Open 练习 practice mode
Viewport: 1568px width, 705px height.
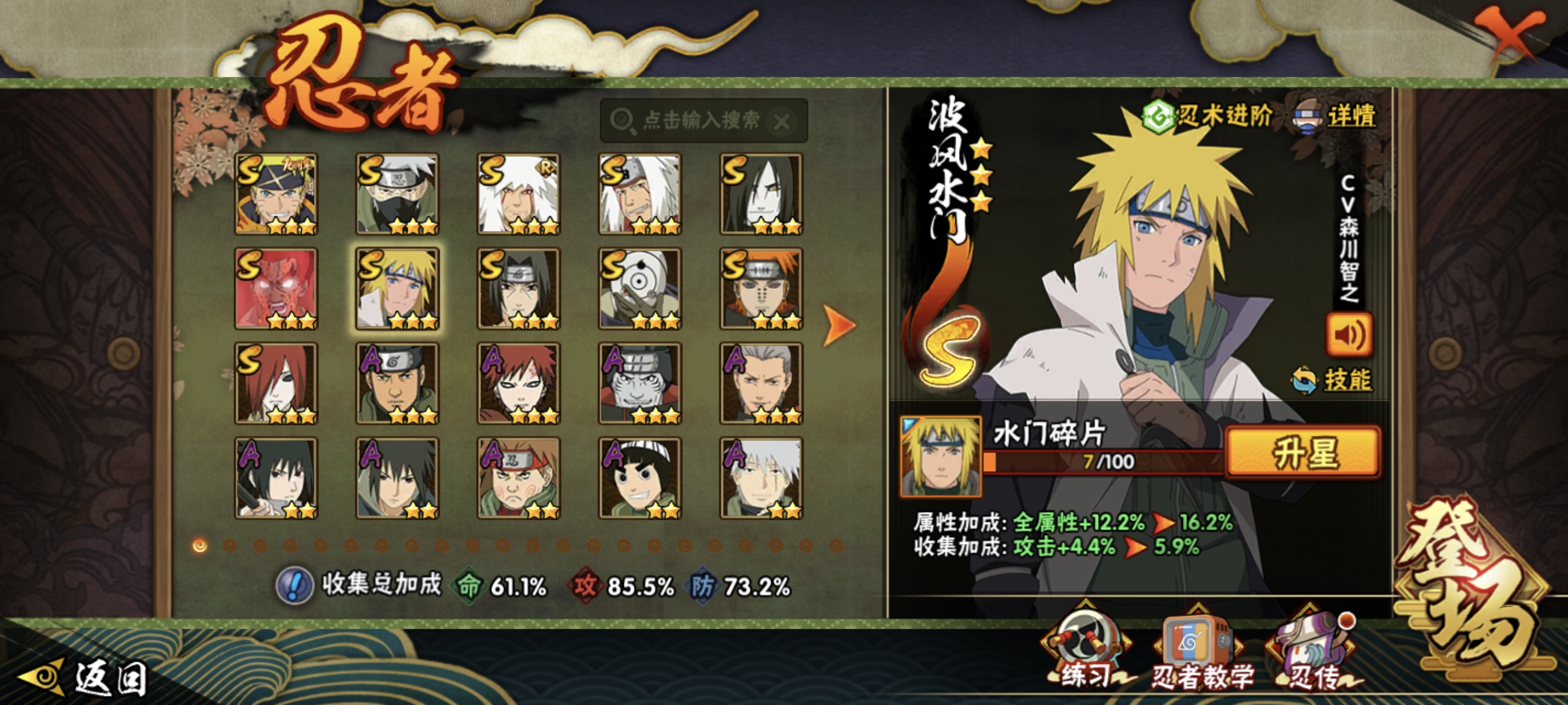(x=1086, y=652)
